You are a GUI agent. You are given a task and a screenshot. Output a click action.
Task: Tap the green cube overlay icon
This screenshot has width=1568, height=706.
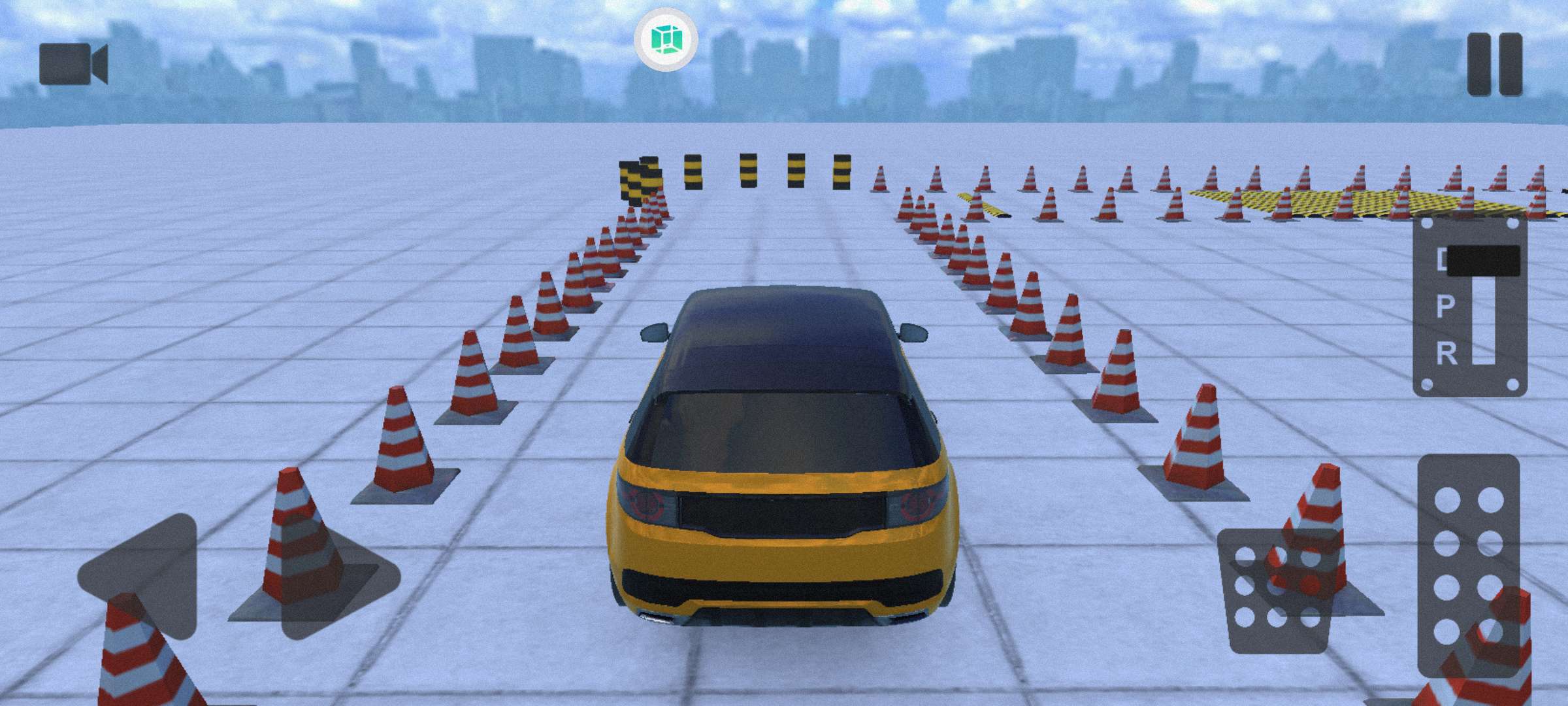click(x=665, y=39)
